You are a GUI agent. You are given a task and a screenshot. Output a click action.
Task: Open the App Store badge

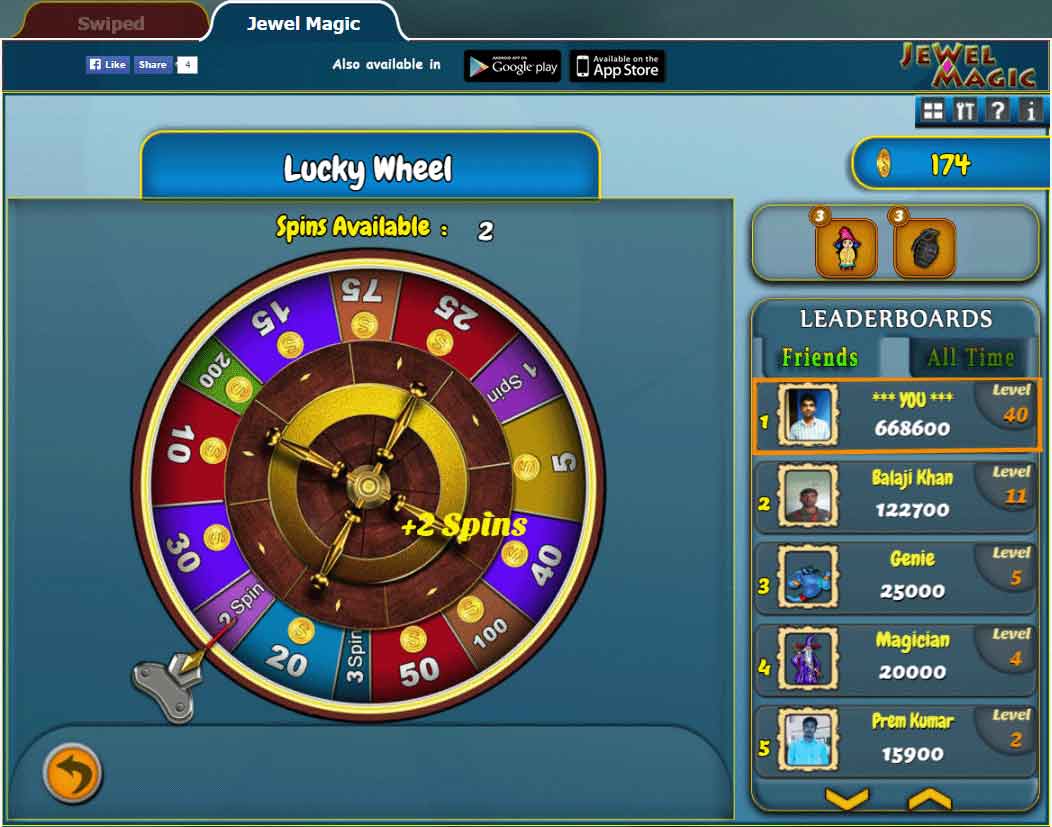617,66
